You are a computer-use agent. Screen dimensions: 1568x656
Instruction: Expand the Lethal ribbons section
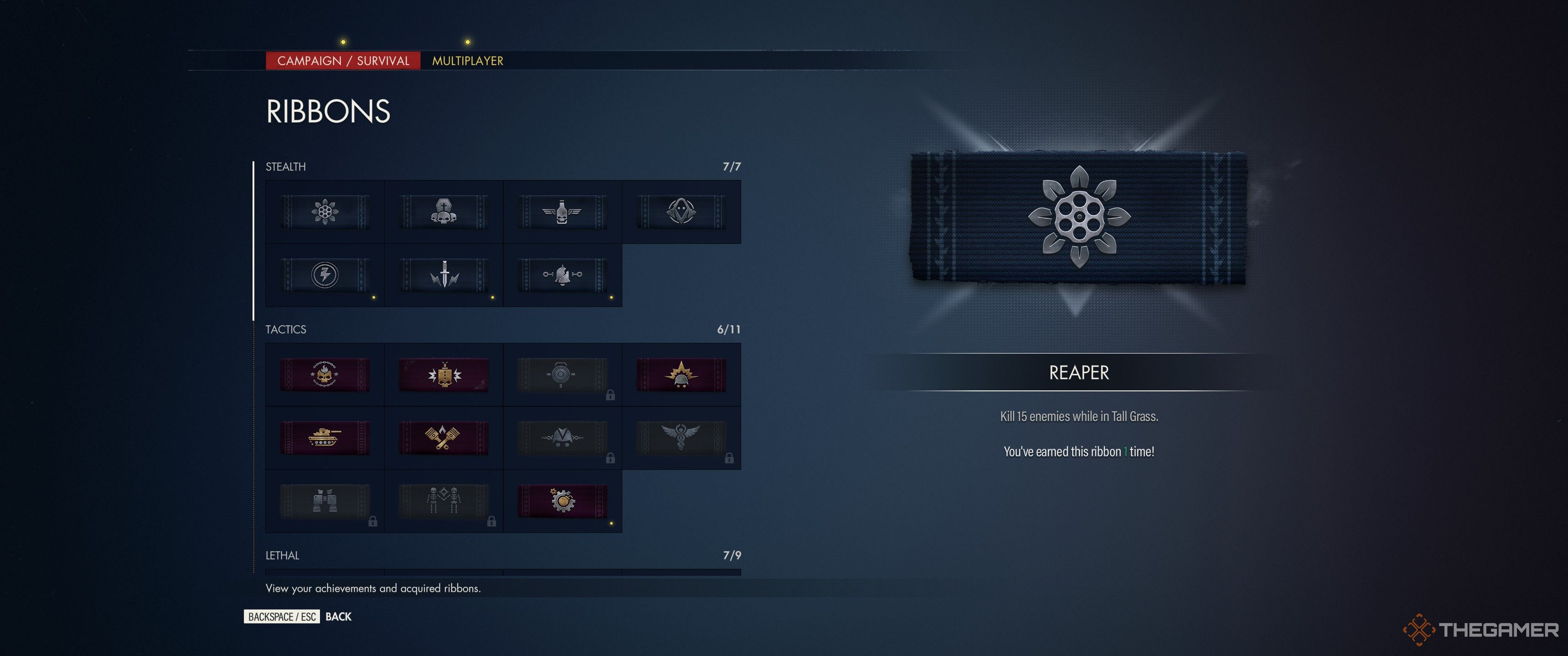click(x=282, y=556)
